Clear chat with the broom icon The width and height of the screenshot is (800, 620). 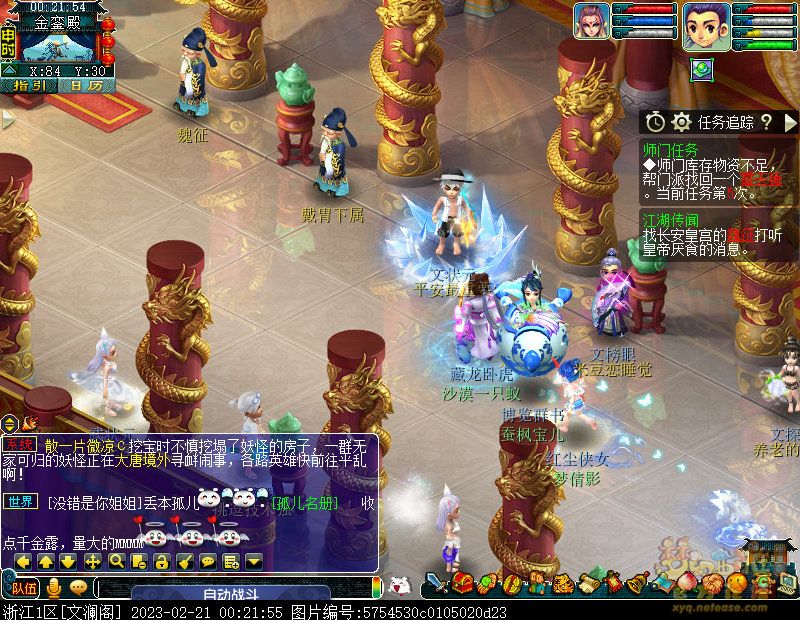pos(185,562)
